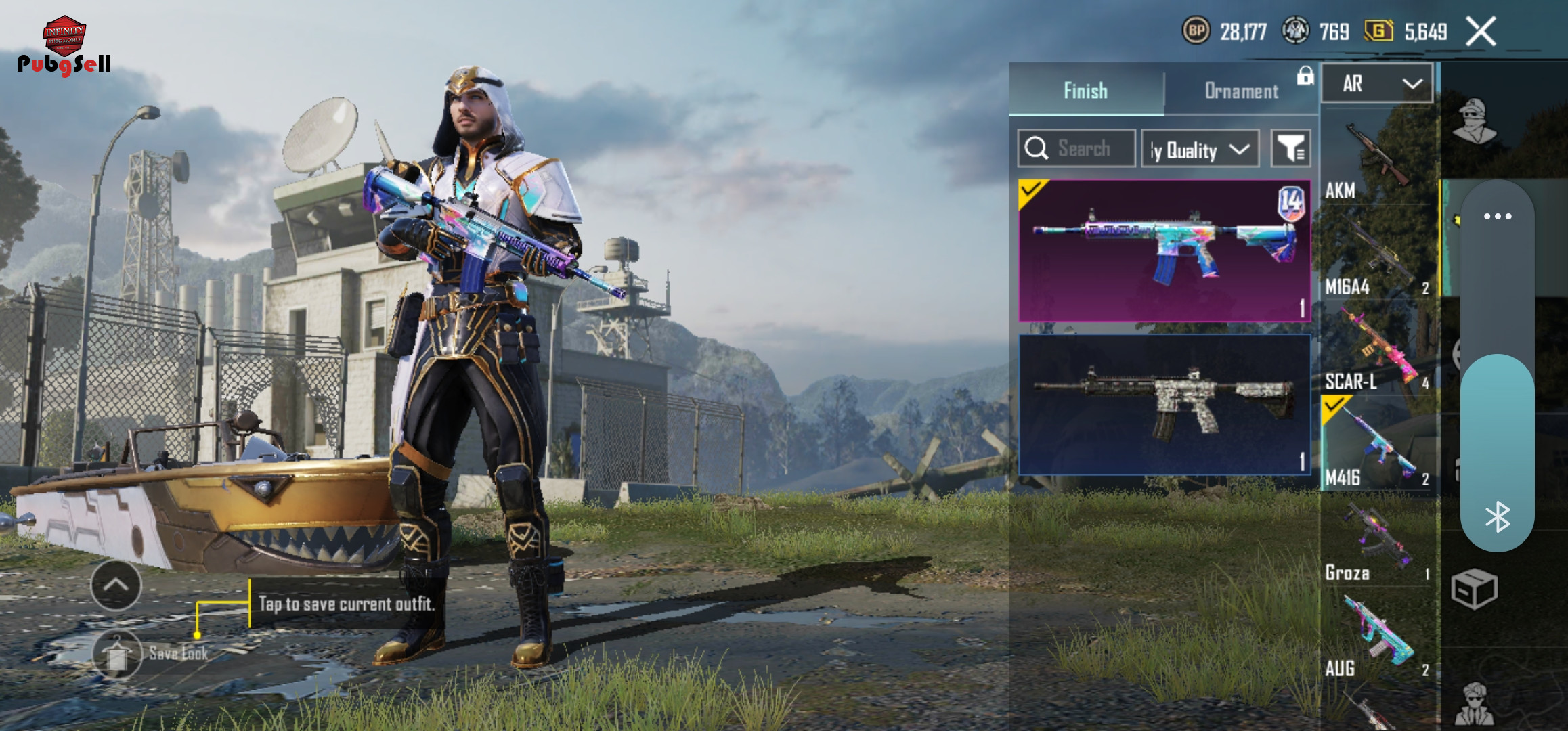This screenshot has width=1568, height=731.
Task: Switch to the Finish tab
Action: pos(1086,91)
